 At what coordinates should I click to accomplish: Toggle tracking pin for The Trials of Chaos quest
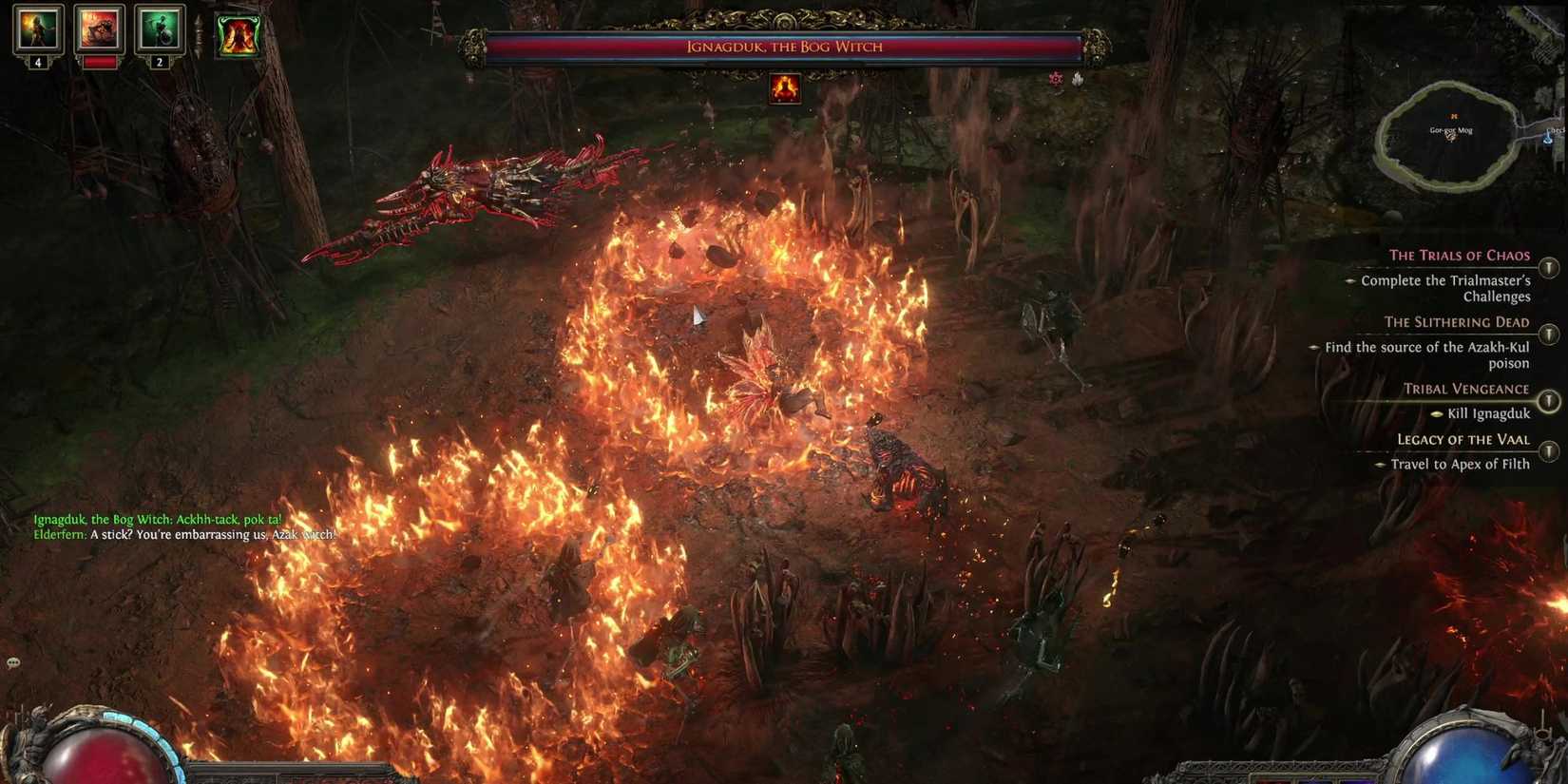pos(1547,267)
